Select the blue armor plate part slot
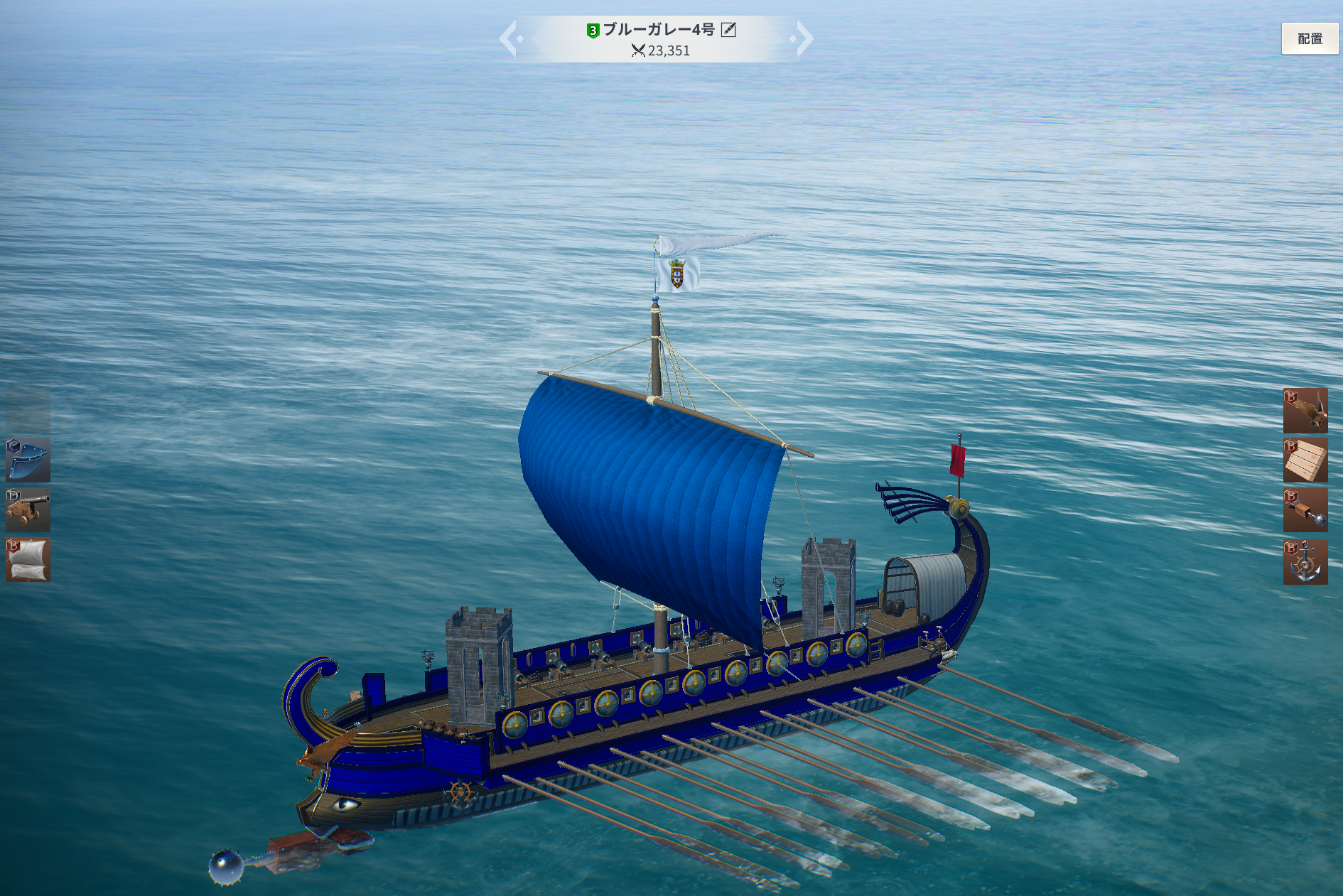 tap(28, 460)
